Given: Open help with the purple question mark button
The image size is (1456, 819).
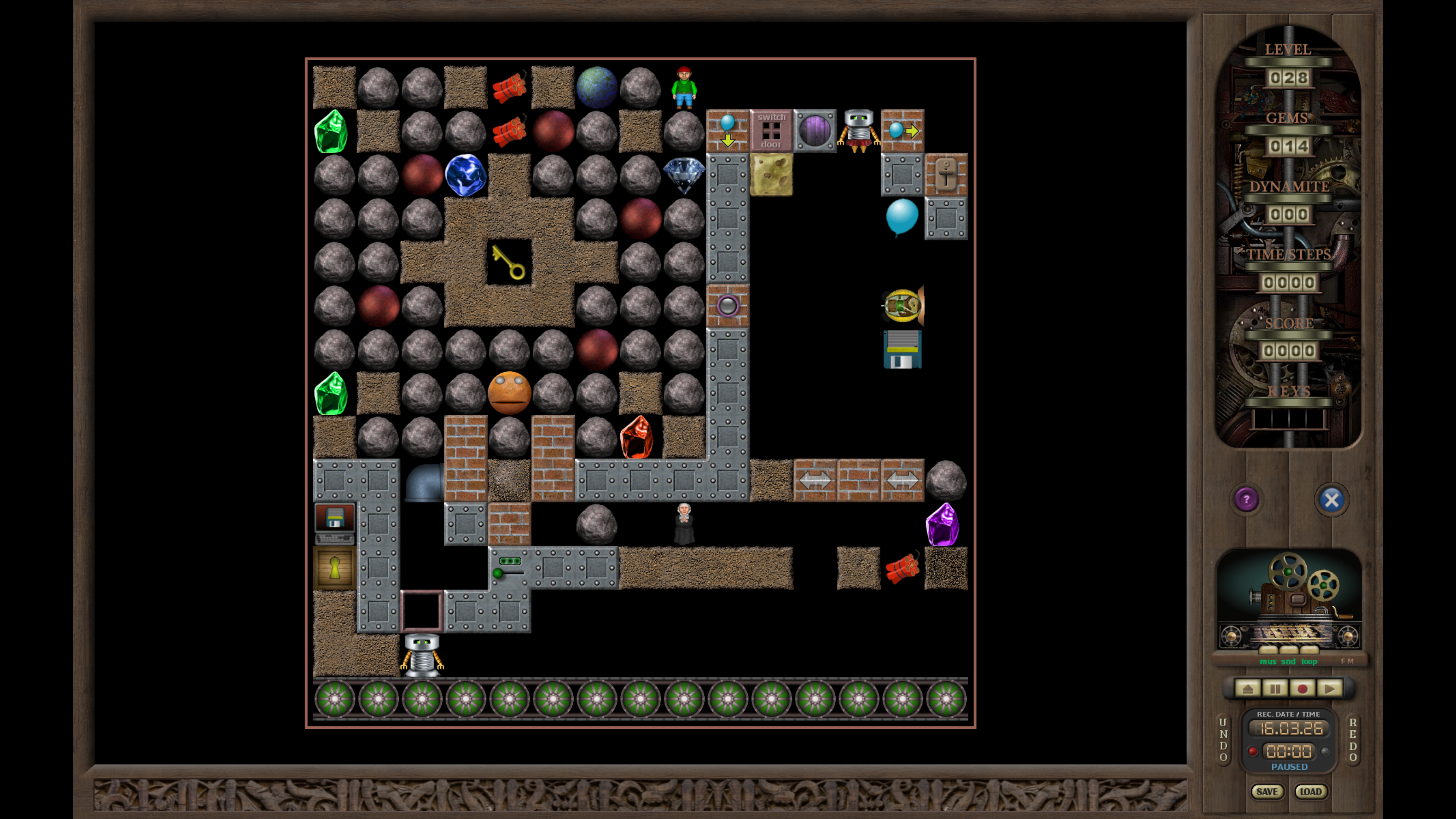Looking at the screenshot, I should pyautogui.click(x=1246, y=500).
